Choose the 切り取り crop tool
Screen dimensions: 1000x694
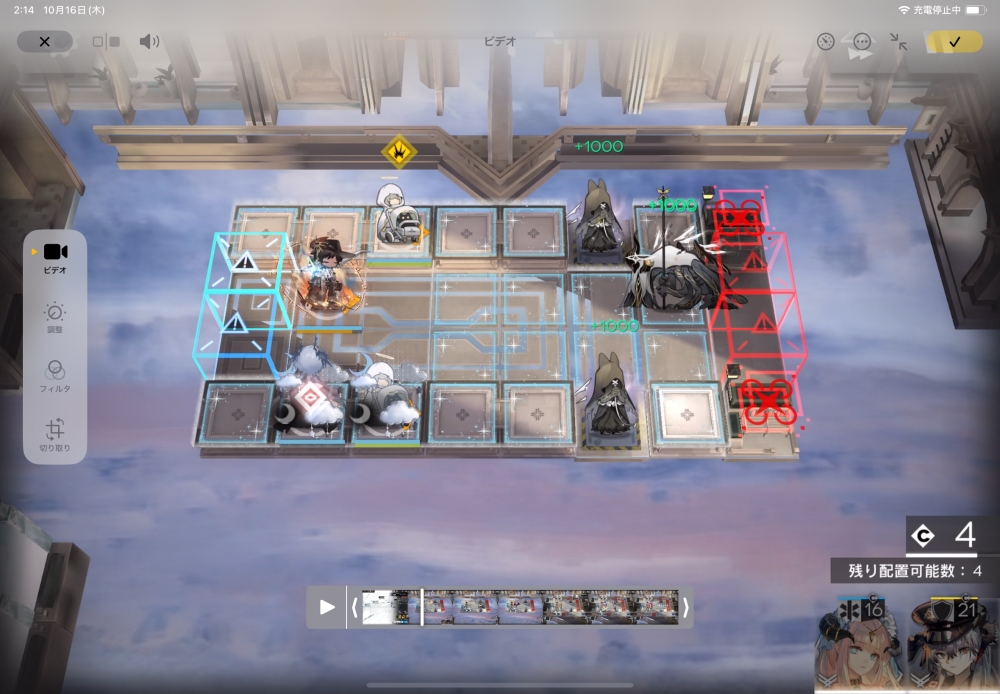click(55, 434)
